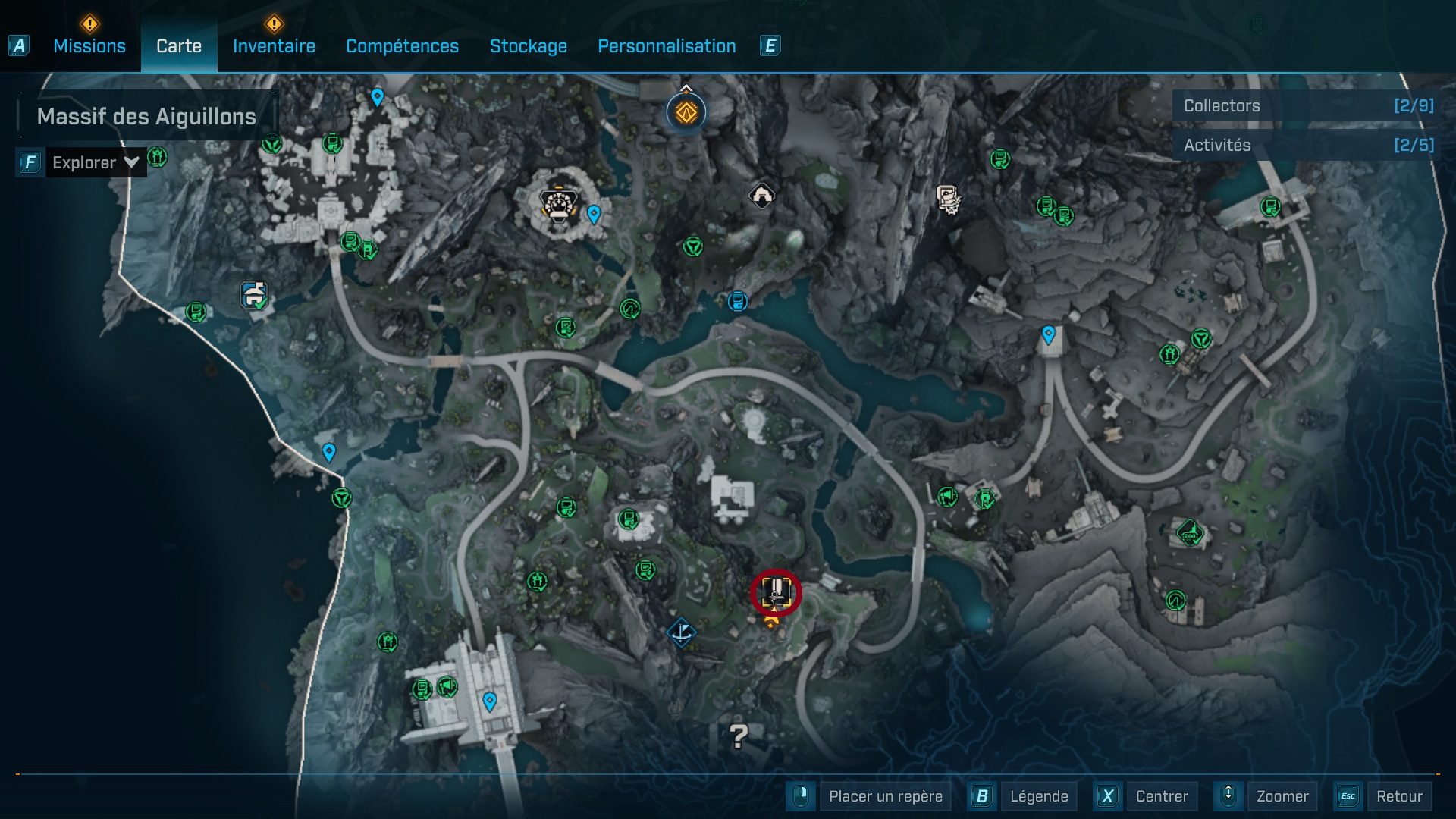Select the red-circled player location marker

click(x=776, y=592)
